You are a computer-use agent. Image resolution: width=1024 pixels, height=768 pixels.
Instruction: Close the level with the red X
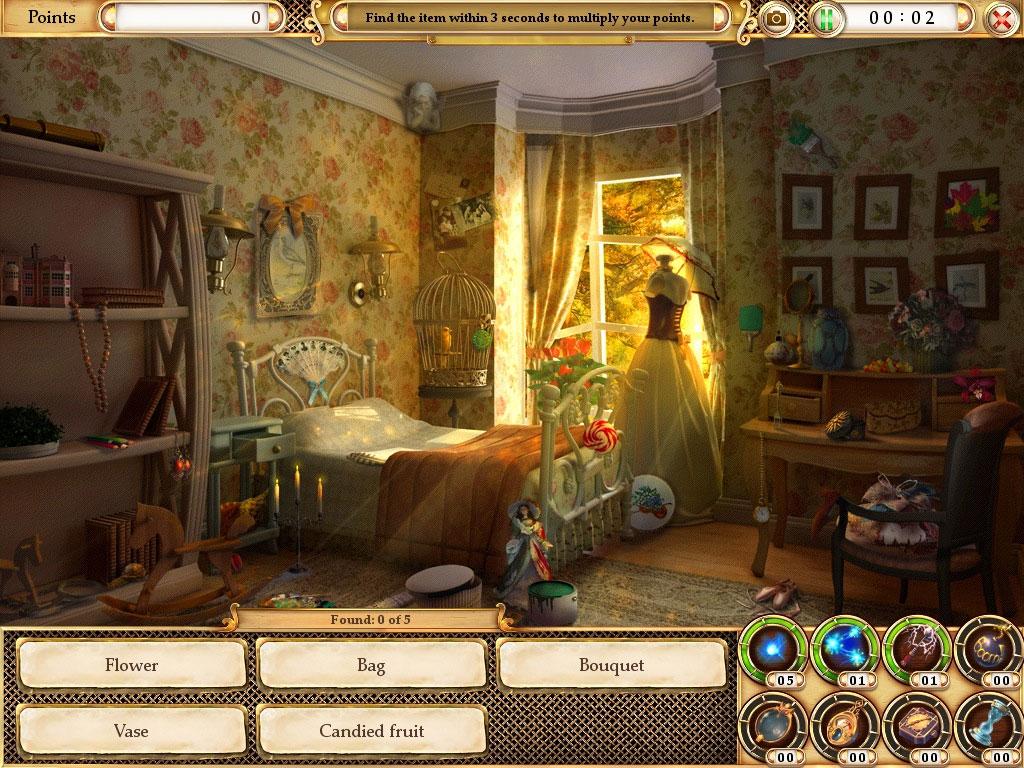999,18
